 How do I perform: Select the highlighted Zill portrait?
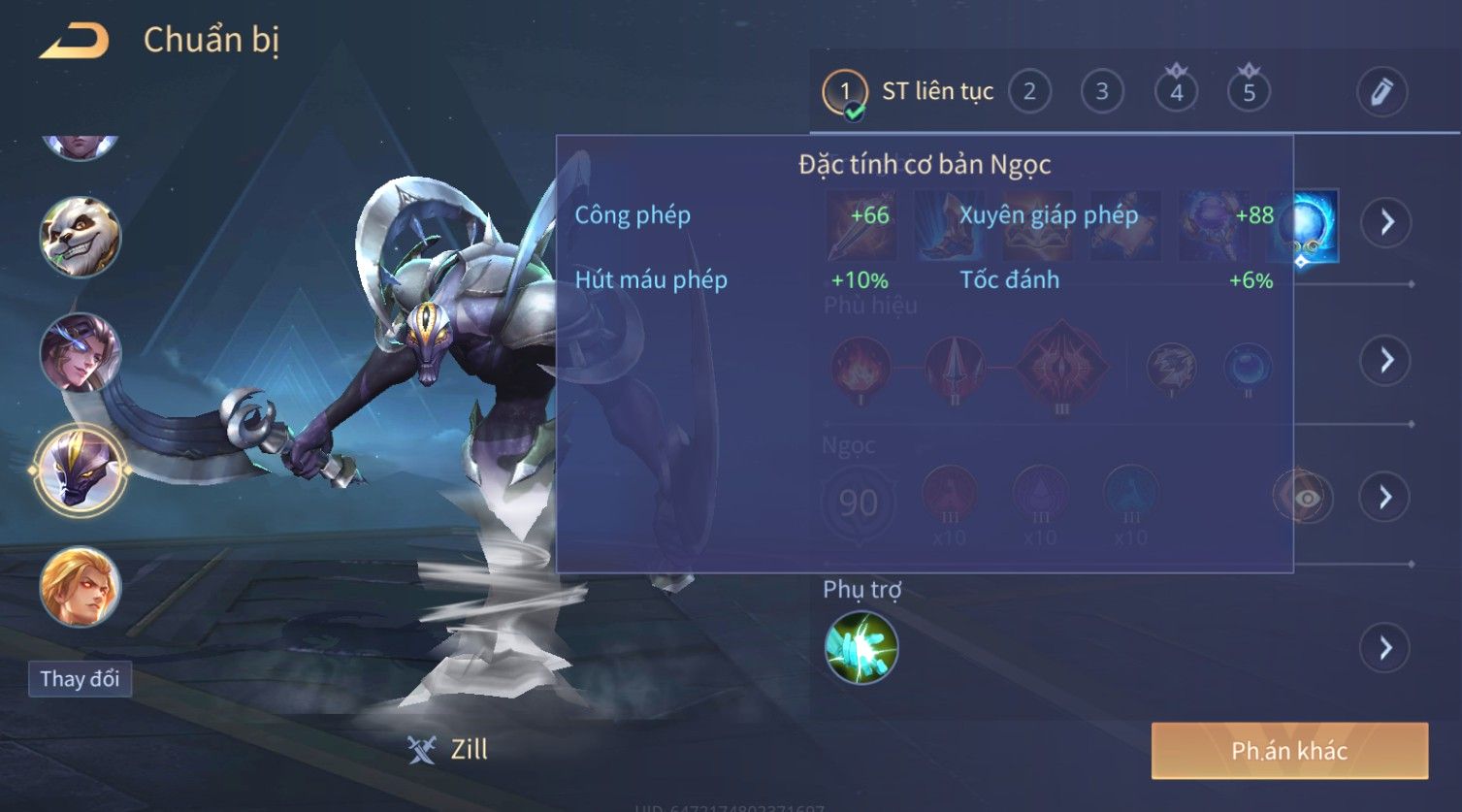coord(81,471)
